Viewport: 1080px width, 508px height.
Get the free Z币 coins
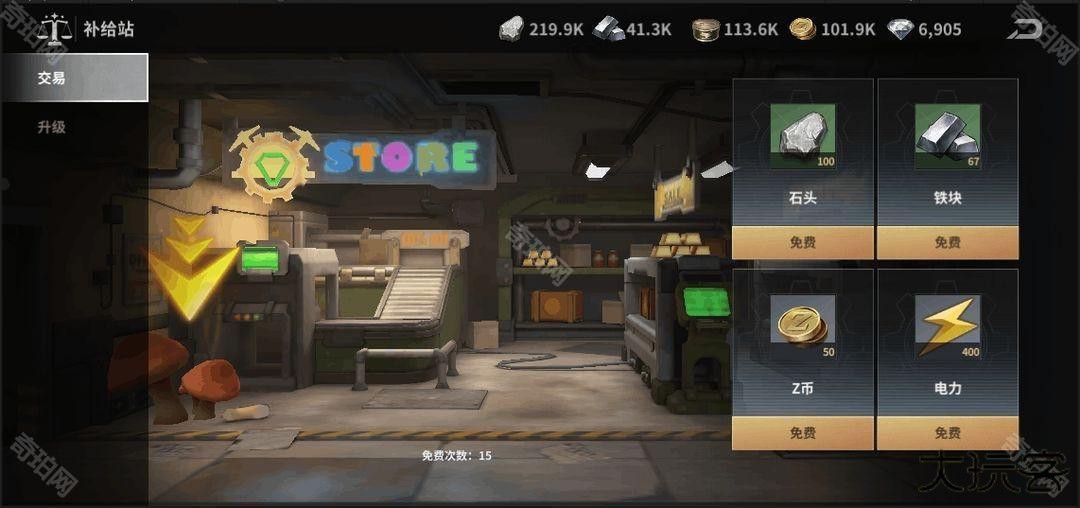coord(802,433)
